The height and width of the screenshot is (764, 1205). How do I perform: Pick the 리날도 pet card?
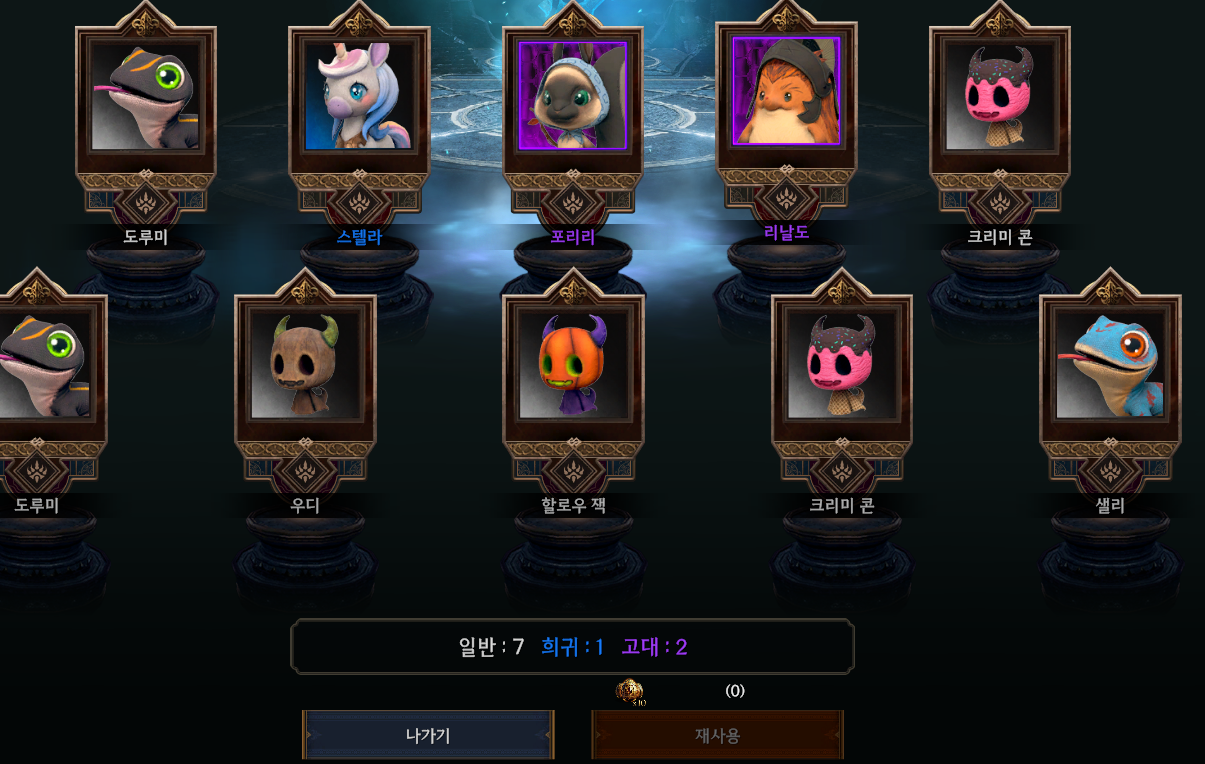pos(786,92)
